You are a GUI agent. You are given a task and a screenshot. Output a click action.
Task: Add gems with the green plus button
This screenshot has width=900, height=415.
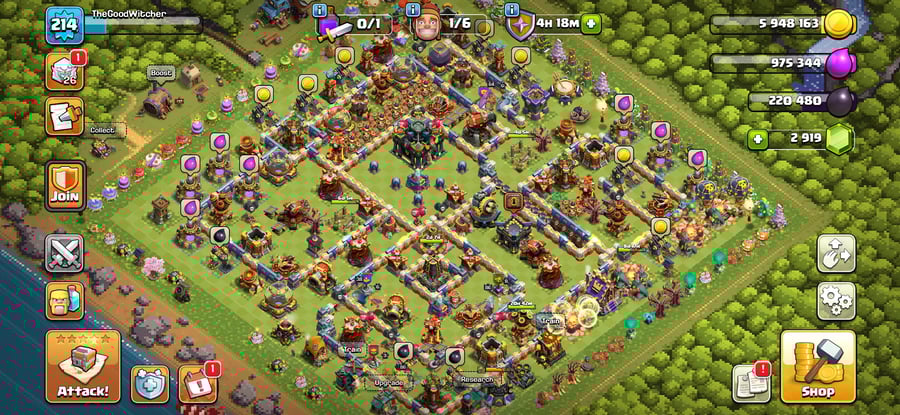click(757, 138)
